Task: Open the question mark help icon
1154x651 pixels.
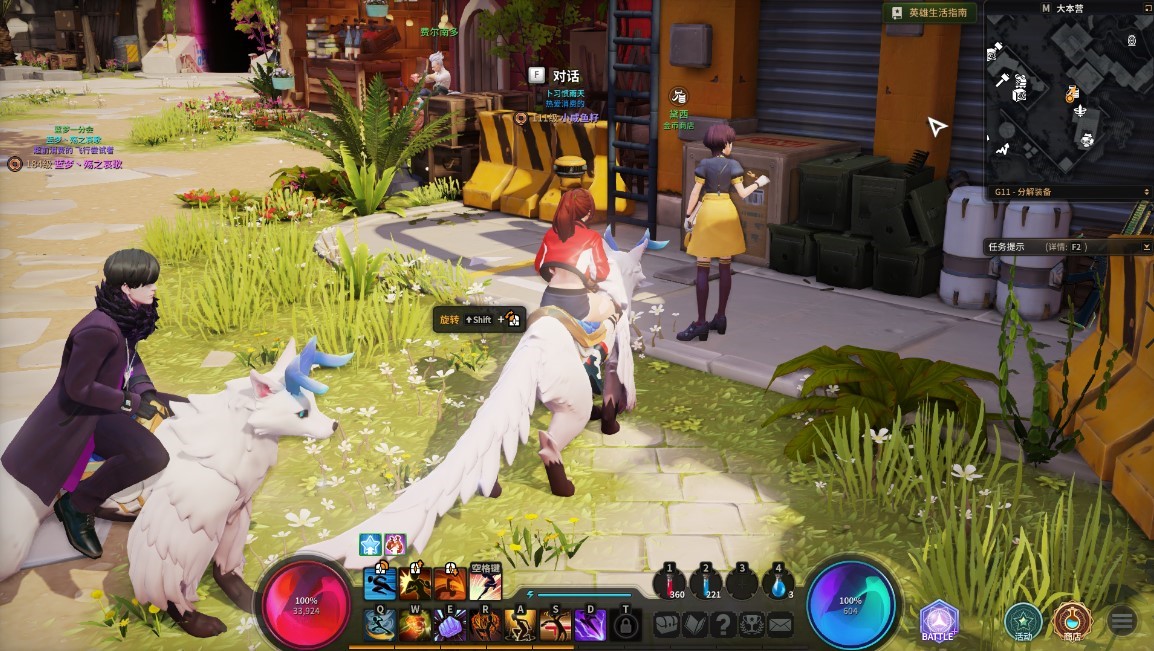Action: (x=723, y=624)
